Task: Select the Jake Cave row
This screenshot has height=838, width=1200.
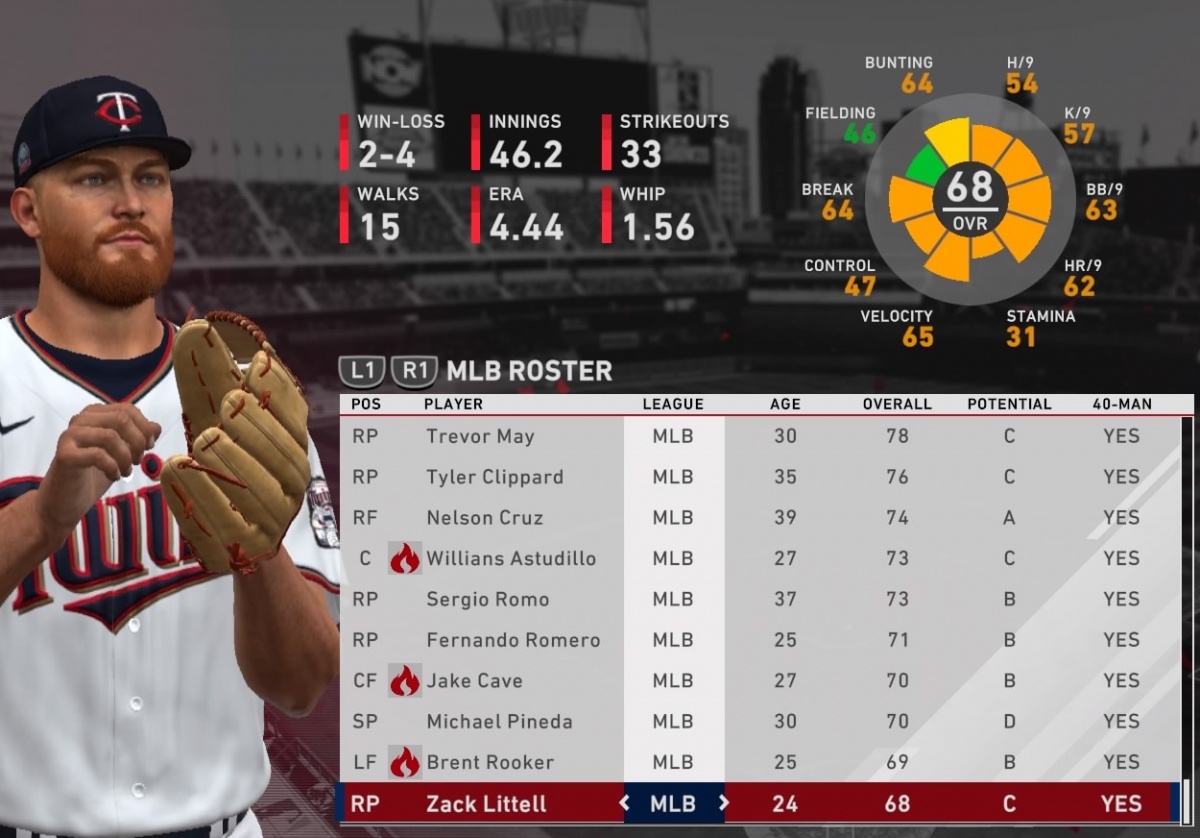Action: [474, 681]
